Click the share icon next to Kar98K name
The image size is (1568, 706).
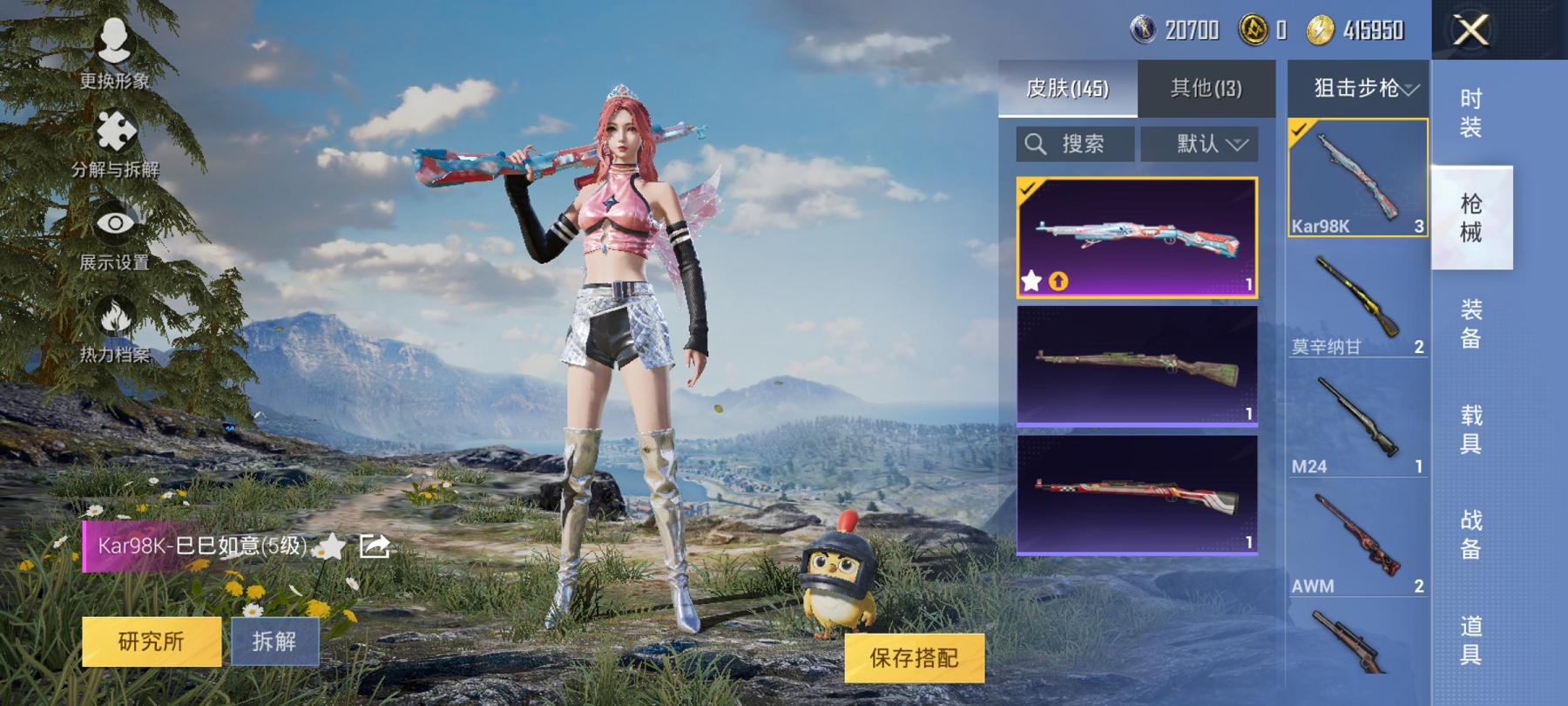coord(375,545)
